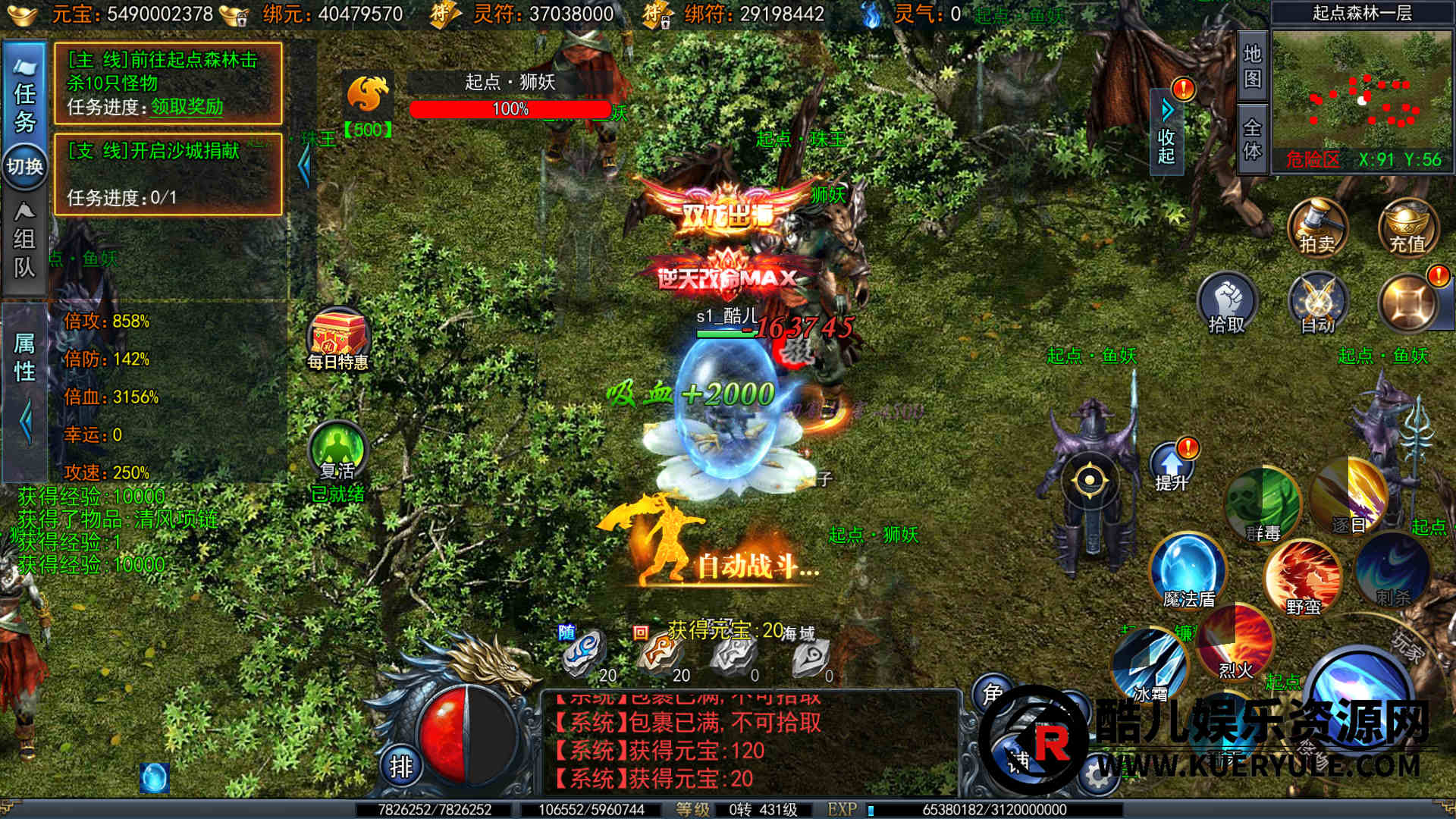Click the 切换 switch button
The height and width of the screenshot is (819, 1456).
[25, 166]
